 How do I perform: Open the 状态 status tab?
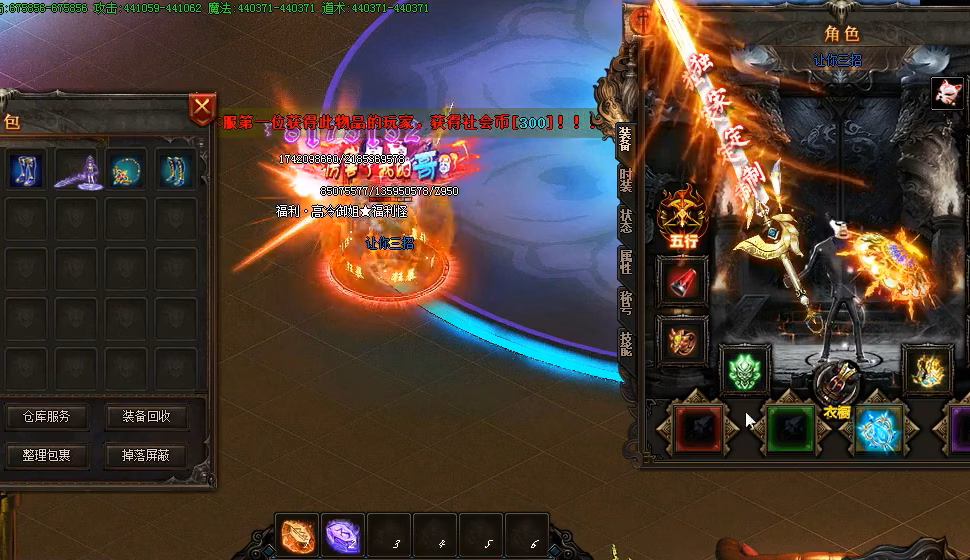[x=625, y=221]
